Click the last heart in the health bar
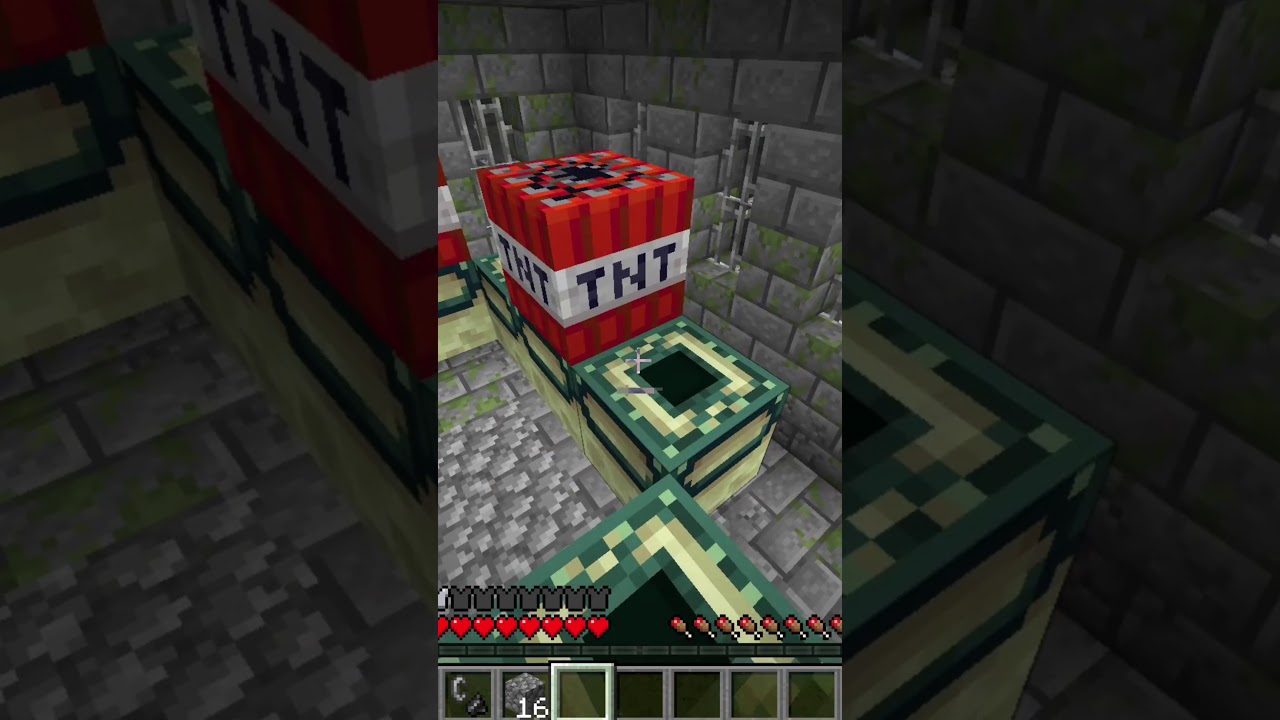Image resolution: width=1280 pixels, height=720 pixels. (598, 626)
